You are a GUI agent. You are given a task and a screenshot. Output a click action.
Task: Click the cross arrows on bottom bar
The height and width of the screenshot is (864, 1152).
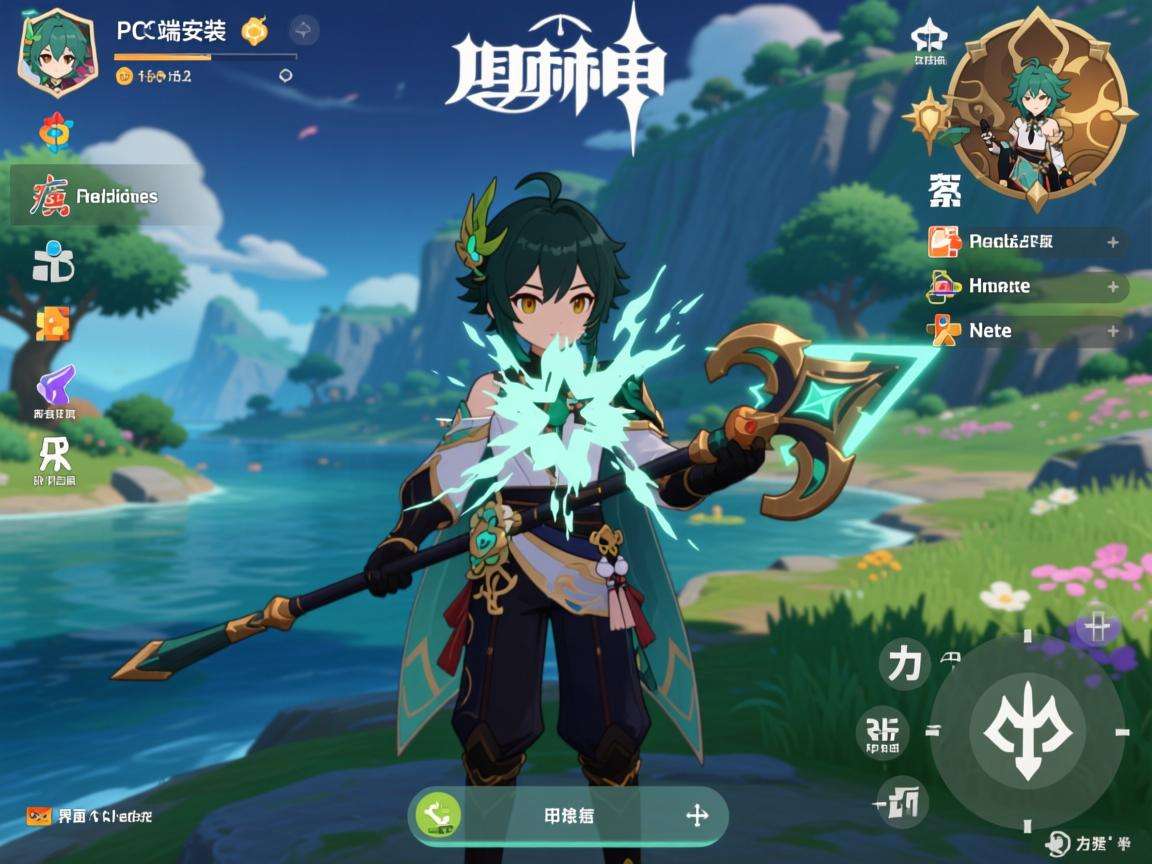tap(697, 815)
